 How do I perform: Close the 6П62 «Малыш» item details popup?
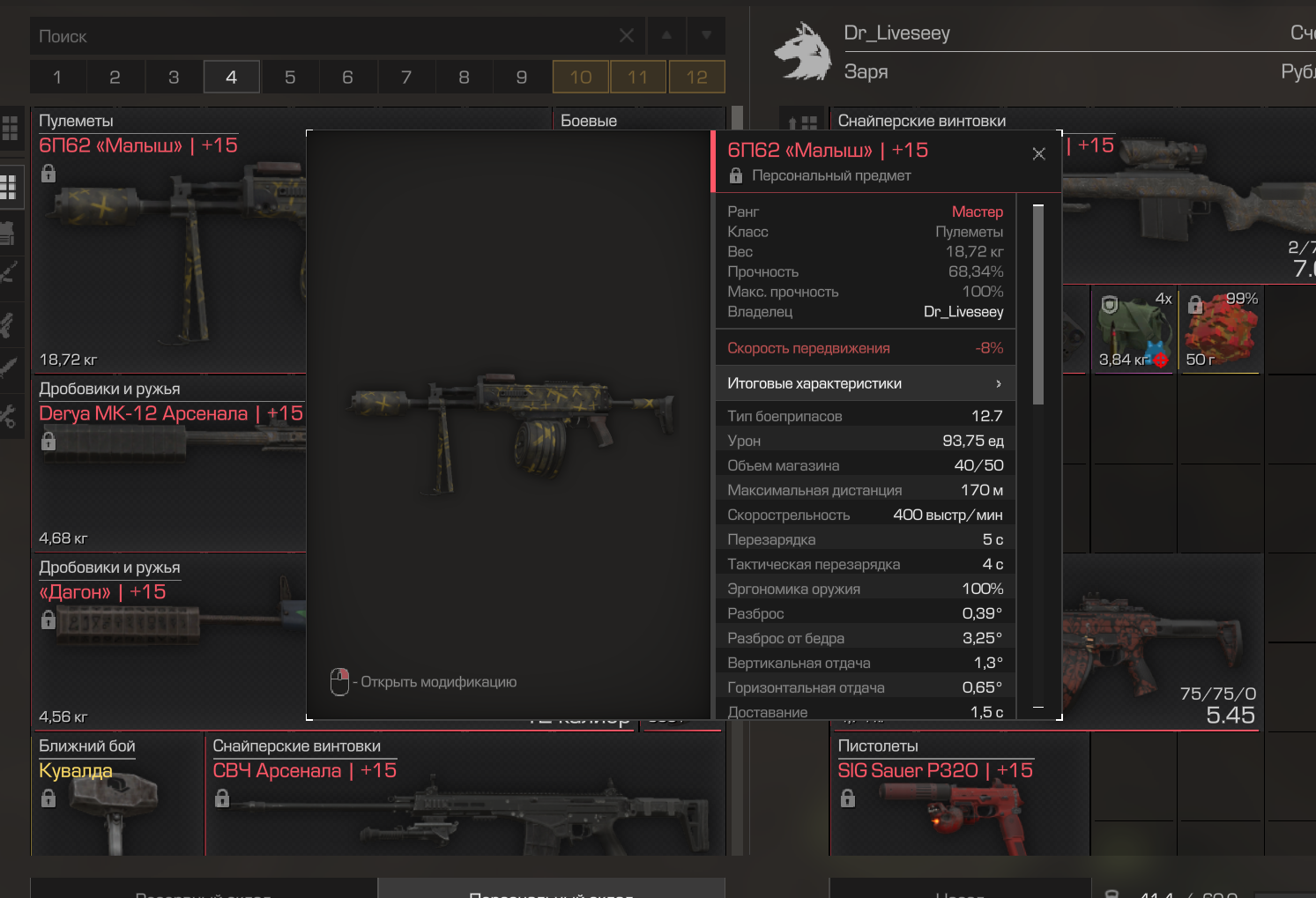(1039, 154)
